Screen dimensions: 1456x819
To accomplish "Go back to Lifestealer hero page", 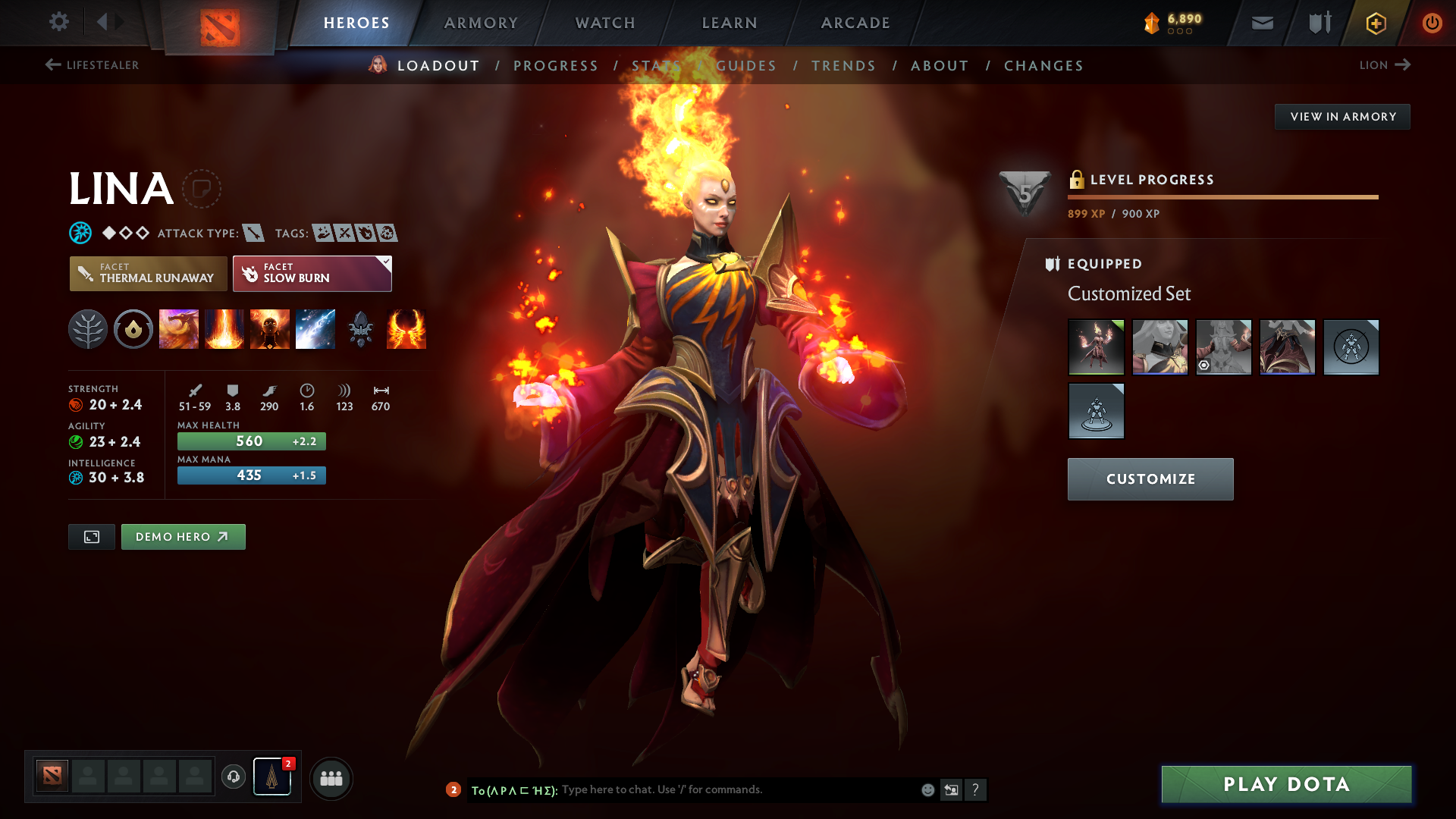I will click(x=91, y=65).
